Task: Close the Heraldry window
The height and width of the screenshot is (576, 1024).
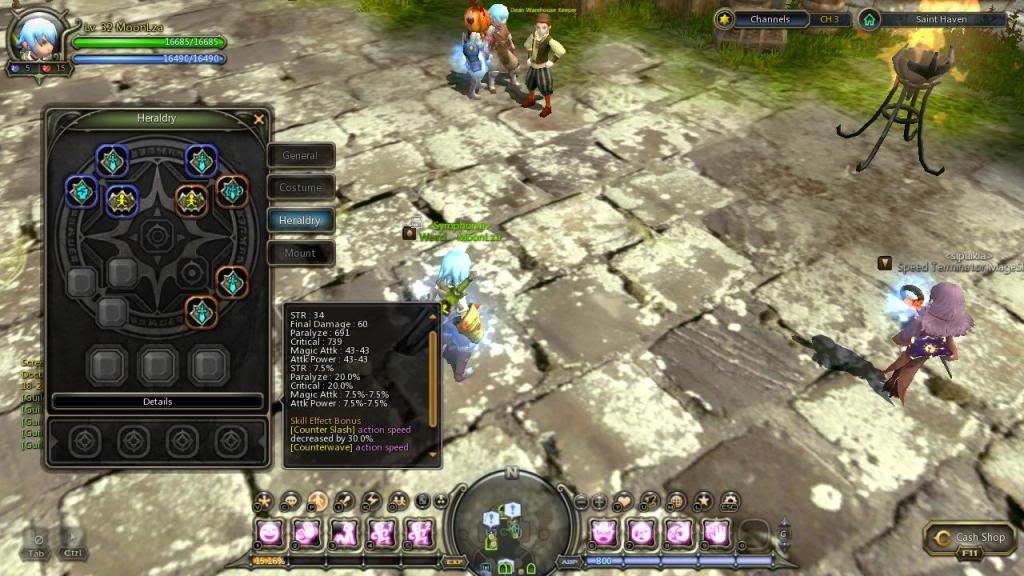Action: click(259, 120)
